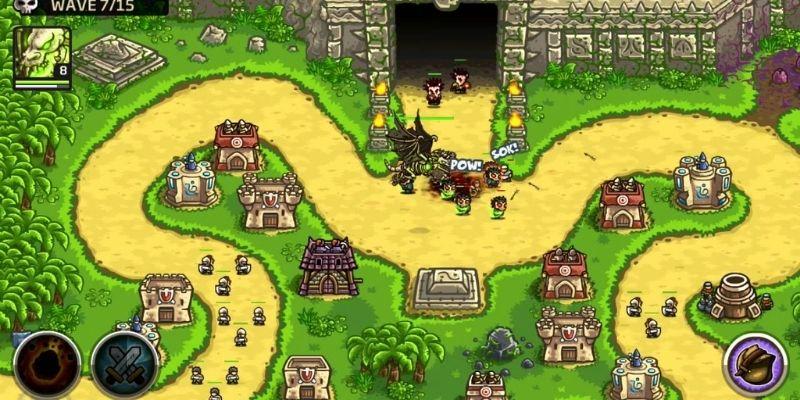The height and width of the screenshot is (400, 800).
Task: Select the dragon hero portrait
Action: 41,54
